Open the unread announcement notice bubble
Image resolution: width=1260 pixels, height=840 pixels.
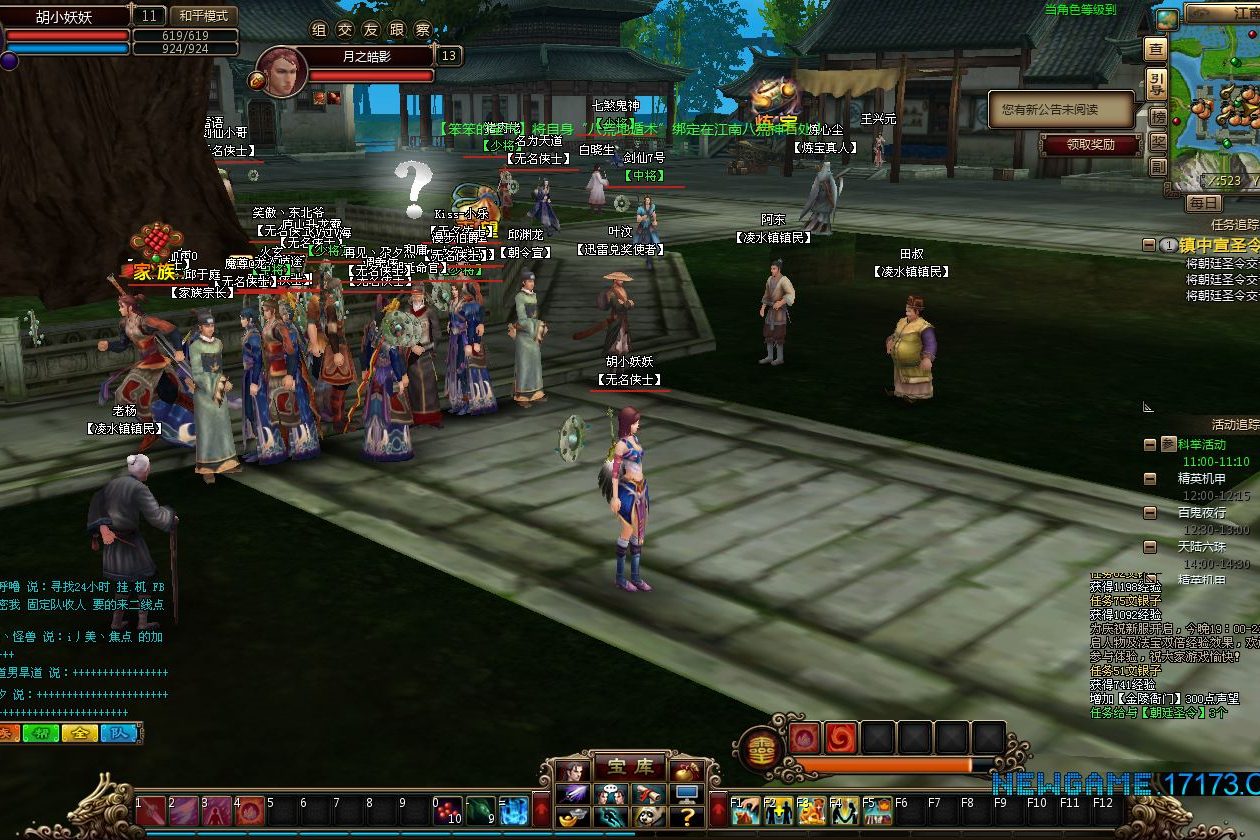[x=1061, y=110]
